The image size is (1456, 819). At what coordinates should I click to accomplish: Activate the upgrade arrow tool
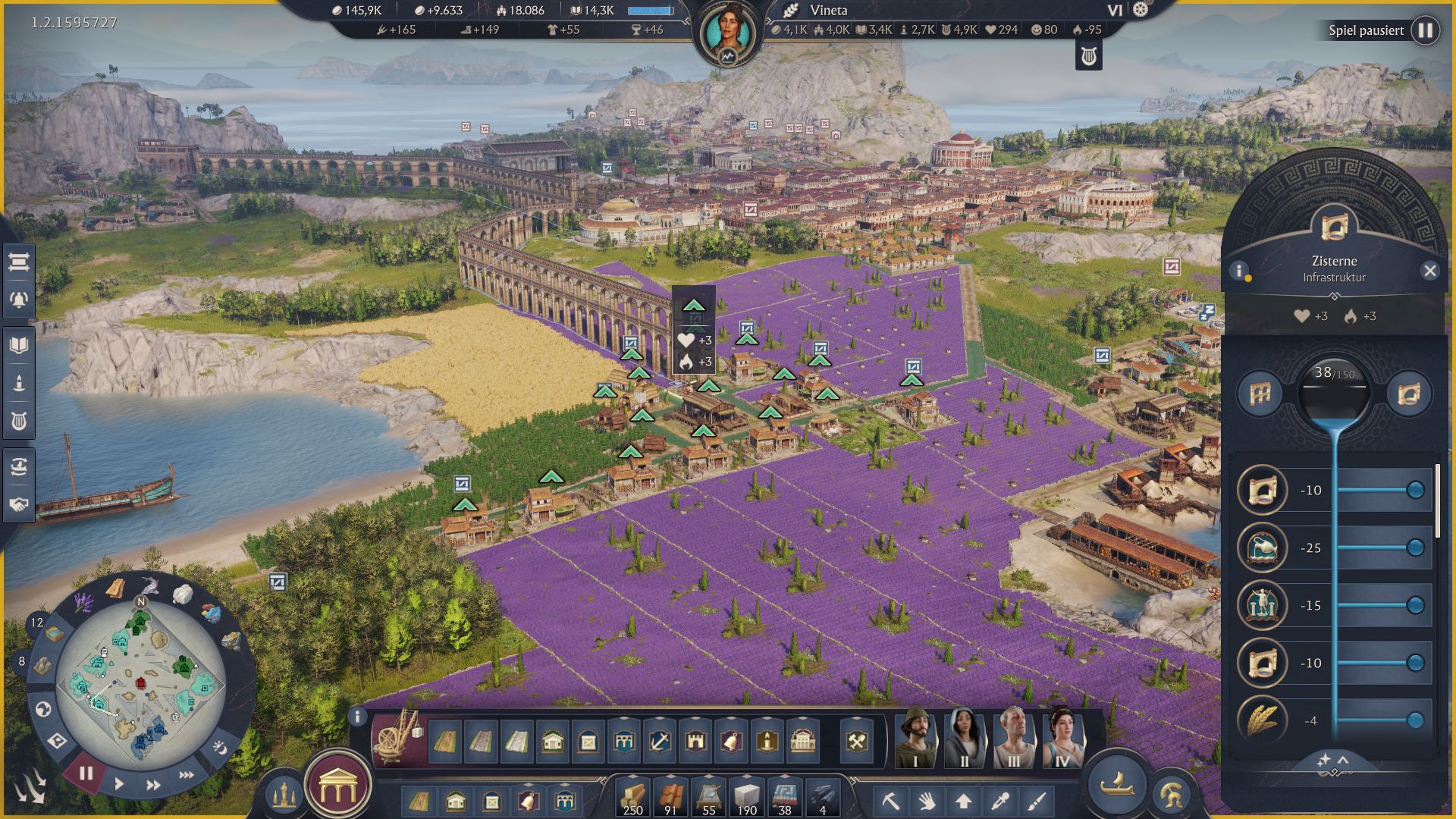click(x=963, y=800)
